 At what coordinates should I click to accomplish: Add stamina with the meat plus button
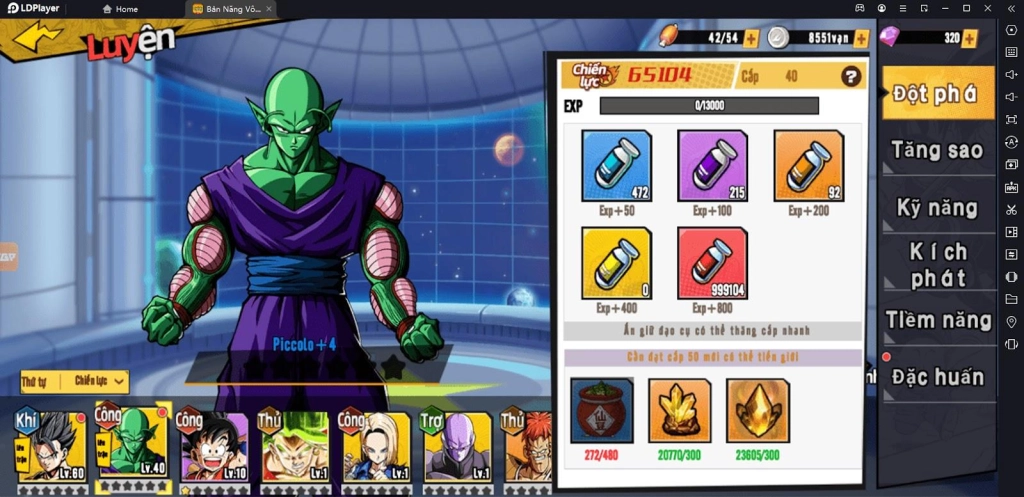[x=751, y=38]
